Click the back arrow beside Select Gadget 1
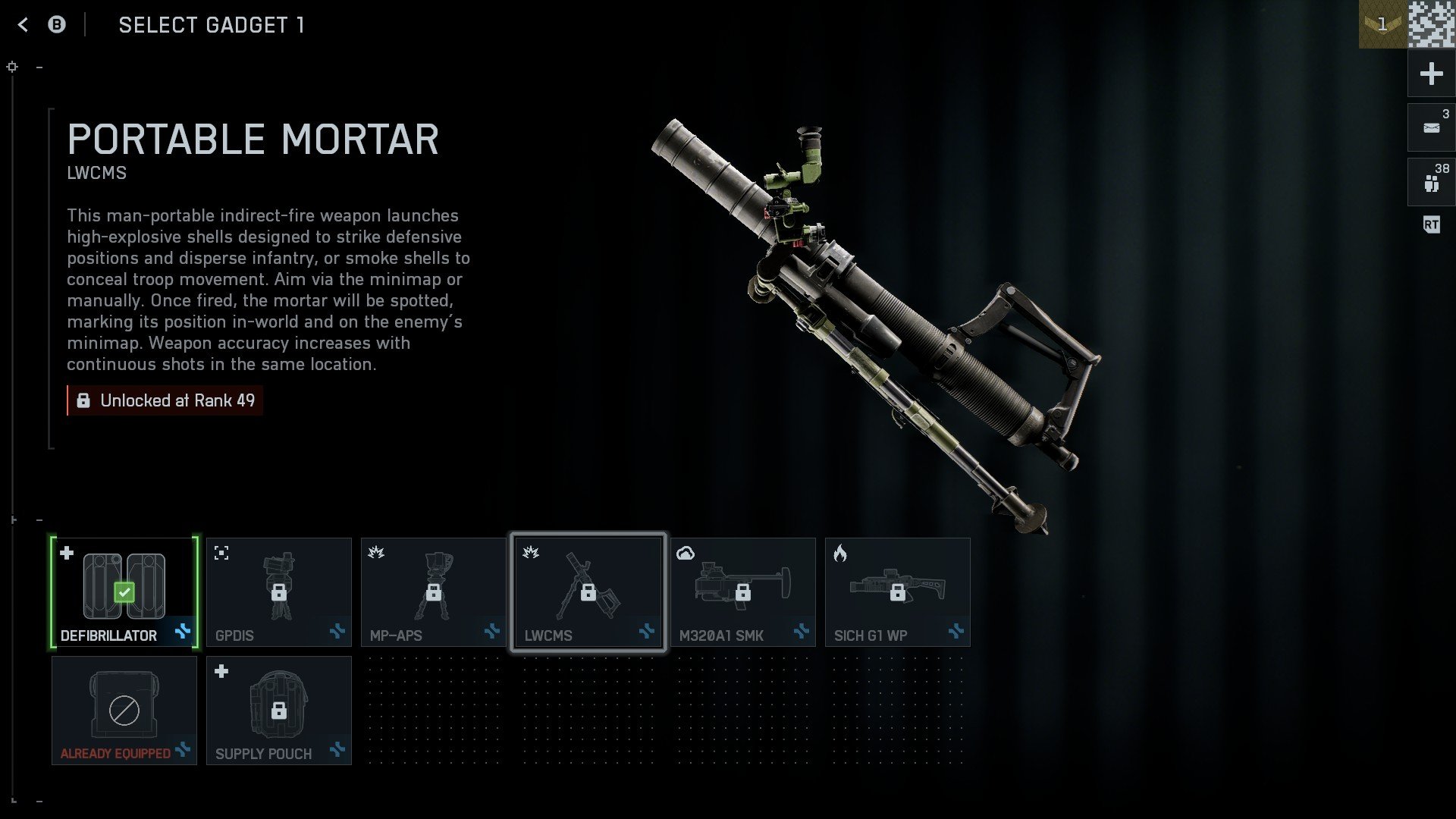Image resolution: width=1456 pixels, height=819 pixels. pos(23,24)
